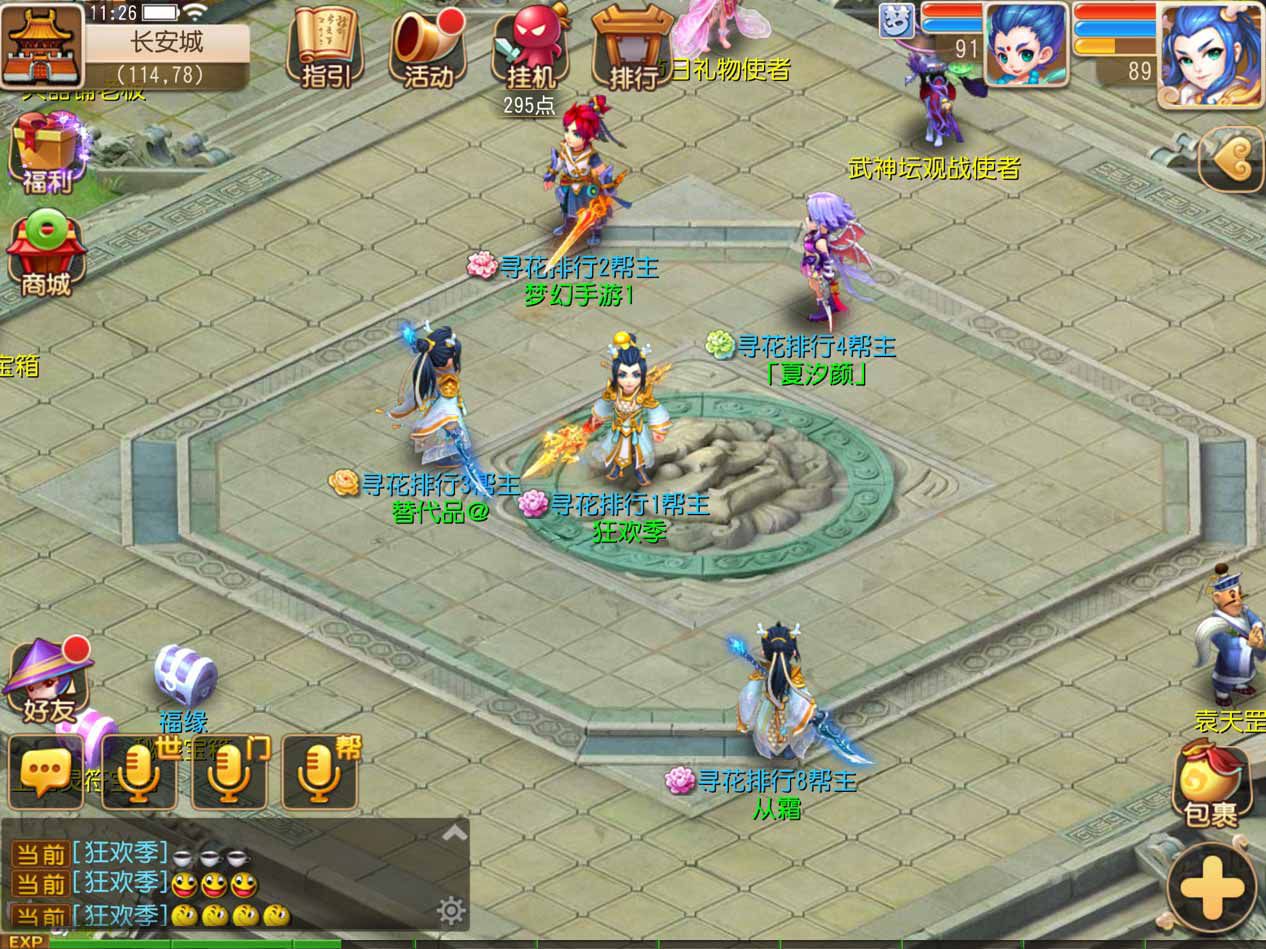Click the small buff status icon
Image resolution: width=1266 pixels, height=949 pixels.
pyautogui.click(x=896, y=20)
